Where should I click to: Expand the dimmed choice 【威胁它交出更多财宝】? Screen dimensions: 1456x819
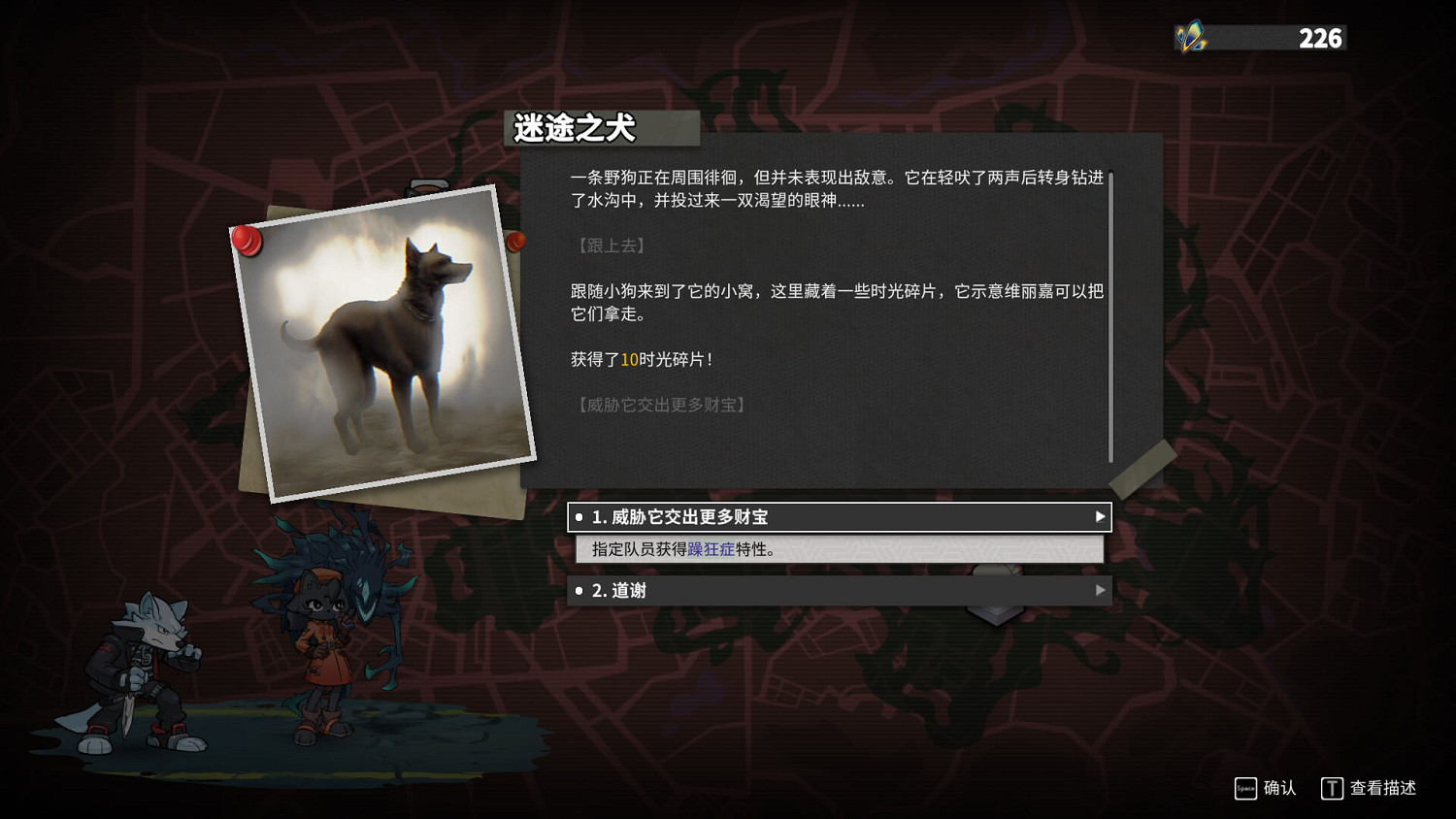pos(658,404)
